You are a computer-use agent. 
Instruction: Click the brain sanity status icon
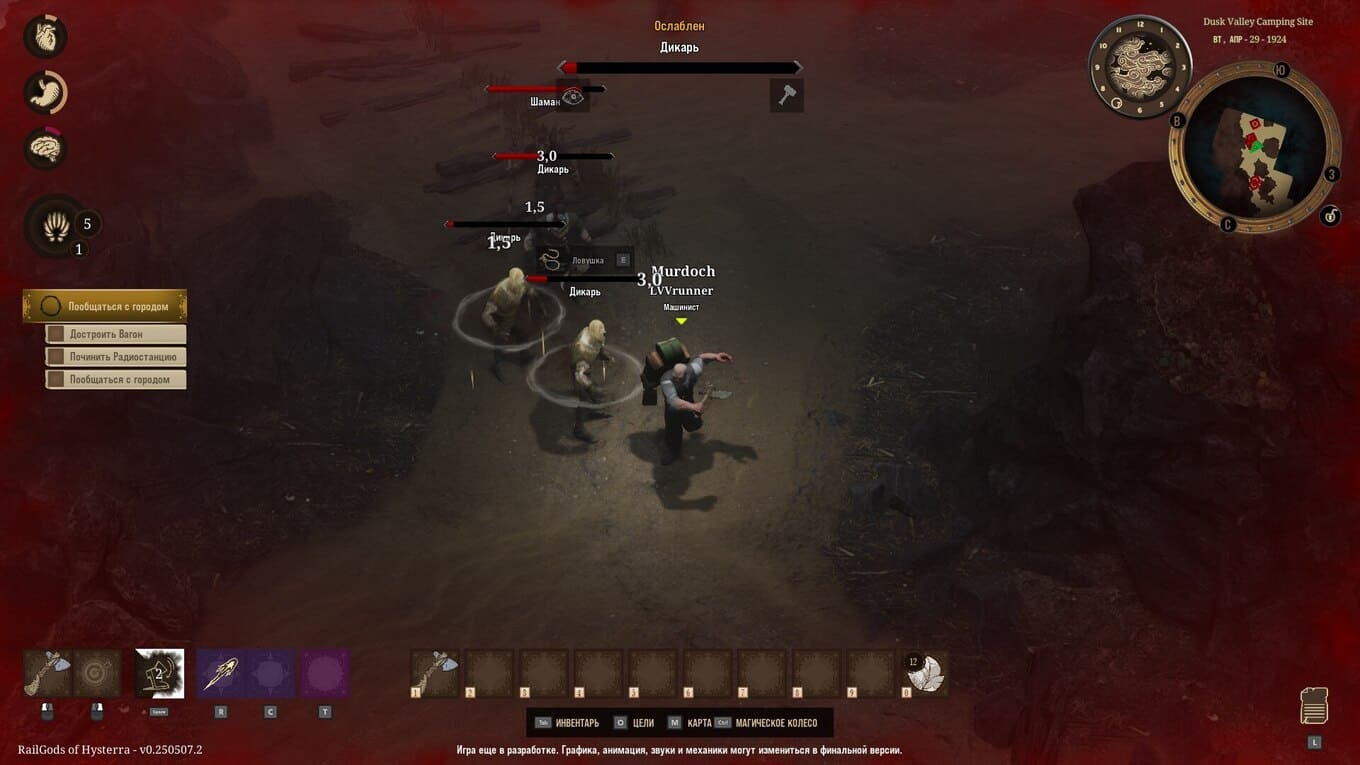(x=45, y=149)
